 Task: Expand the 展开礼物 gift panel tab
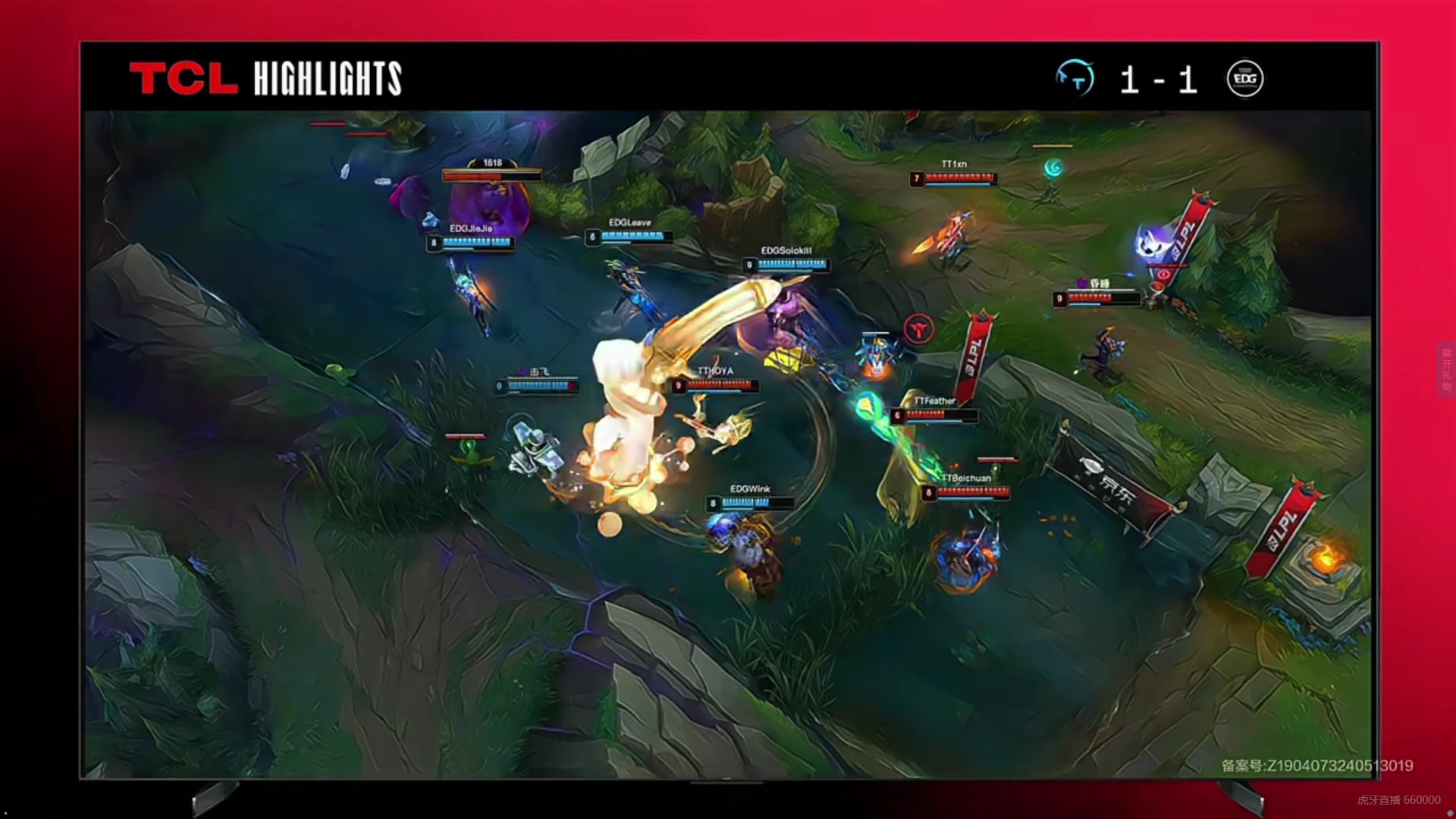coord(1446,369)
